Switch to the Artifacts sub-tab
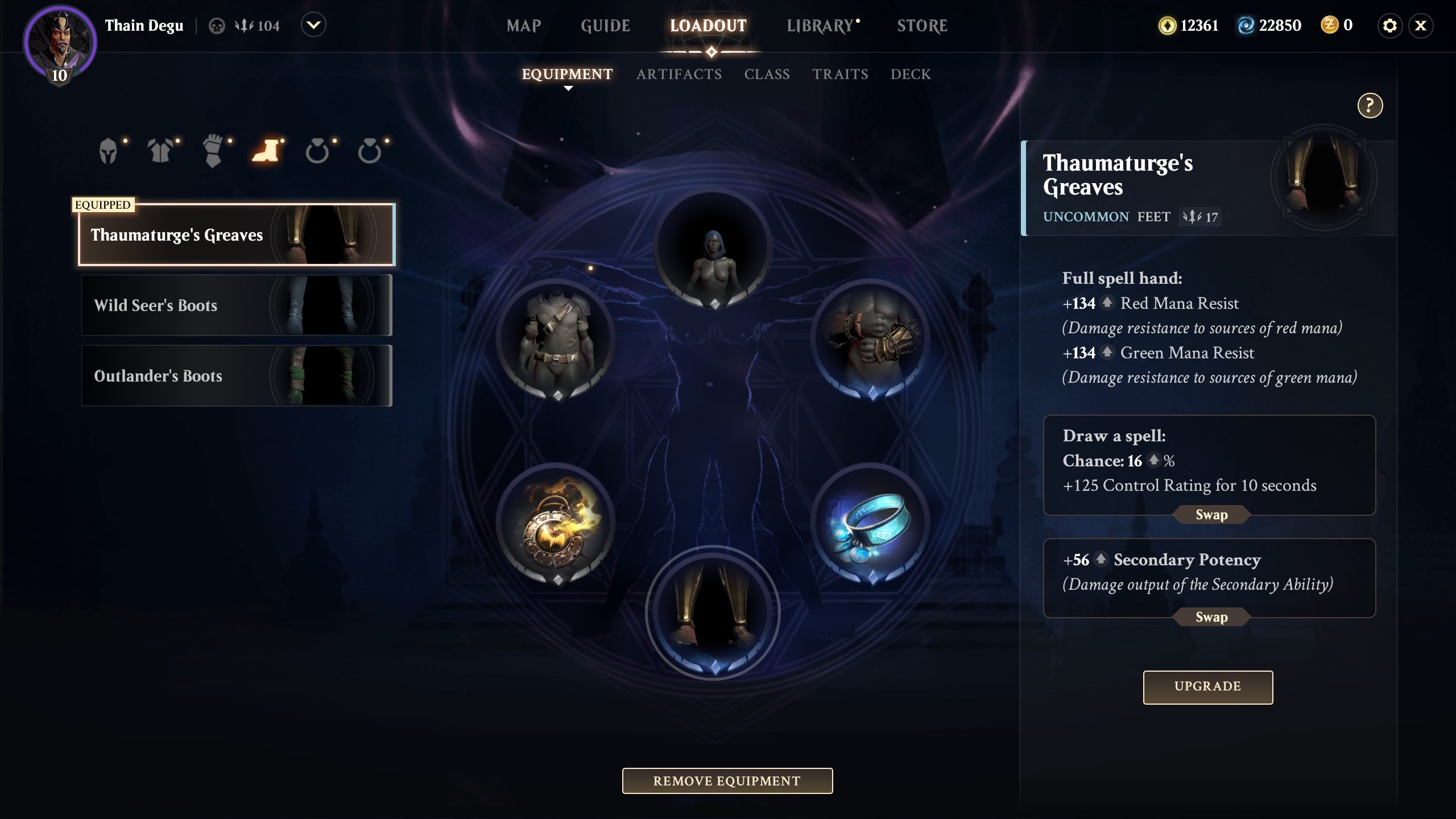This screenshot has height=819, width=1456. (679, 74)
